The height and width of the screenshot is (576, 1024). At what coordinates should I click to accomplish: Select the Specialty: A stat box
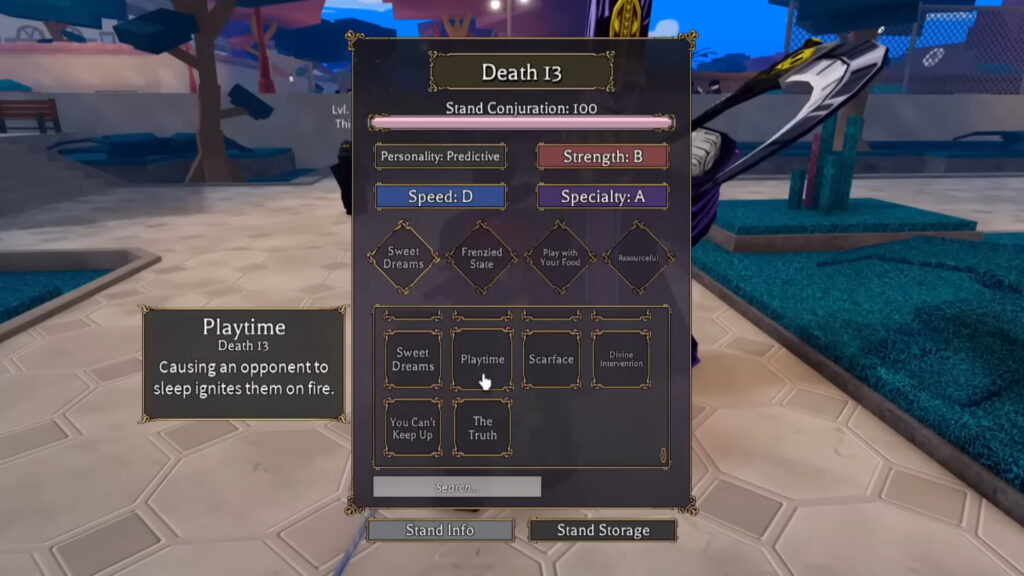(x=603, y=196)
